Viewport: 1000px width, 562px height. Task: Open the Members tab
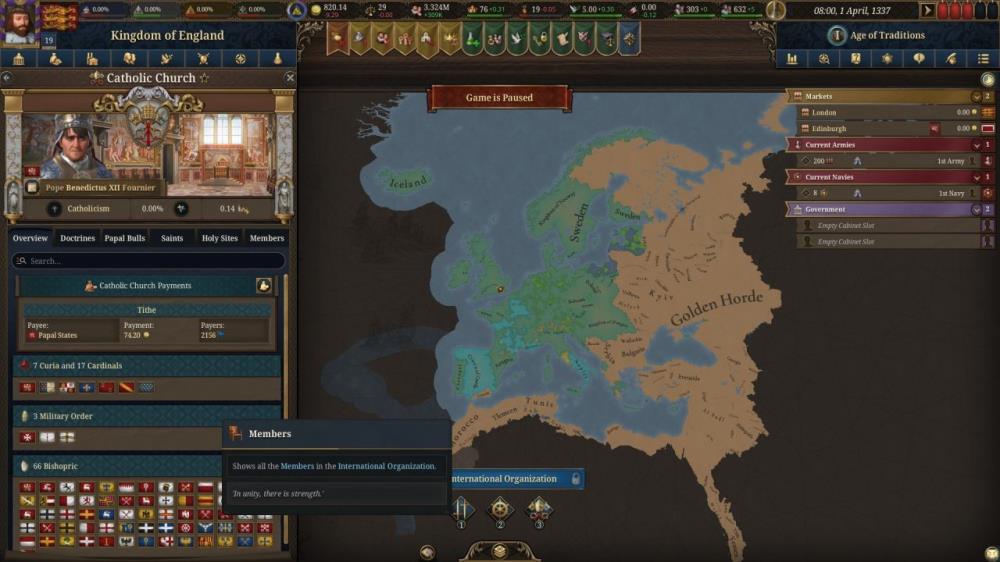tap(267, 238)
